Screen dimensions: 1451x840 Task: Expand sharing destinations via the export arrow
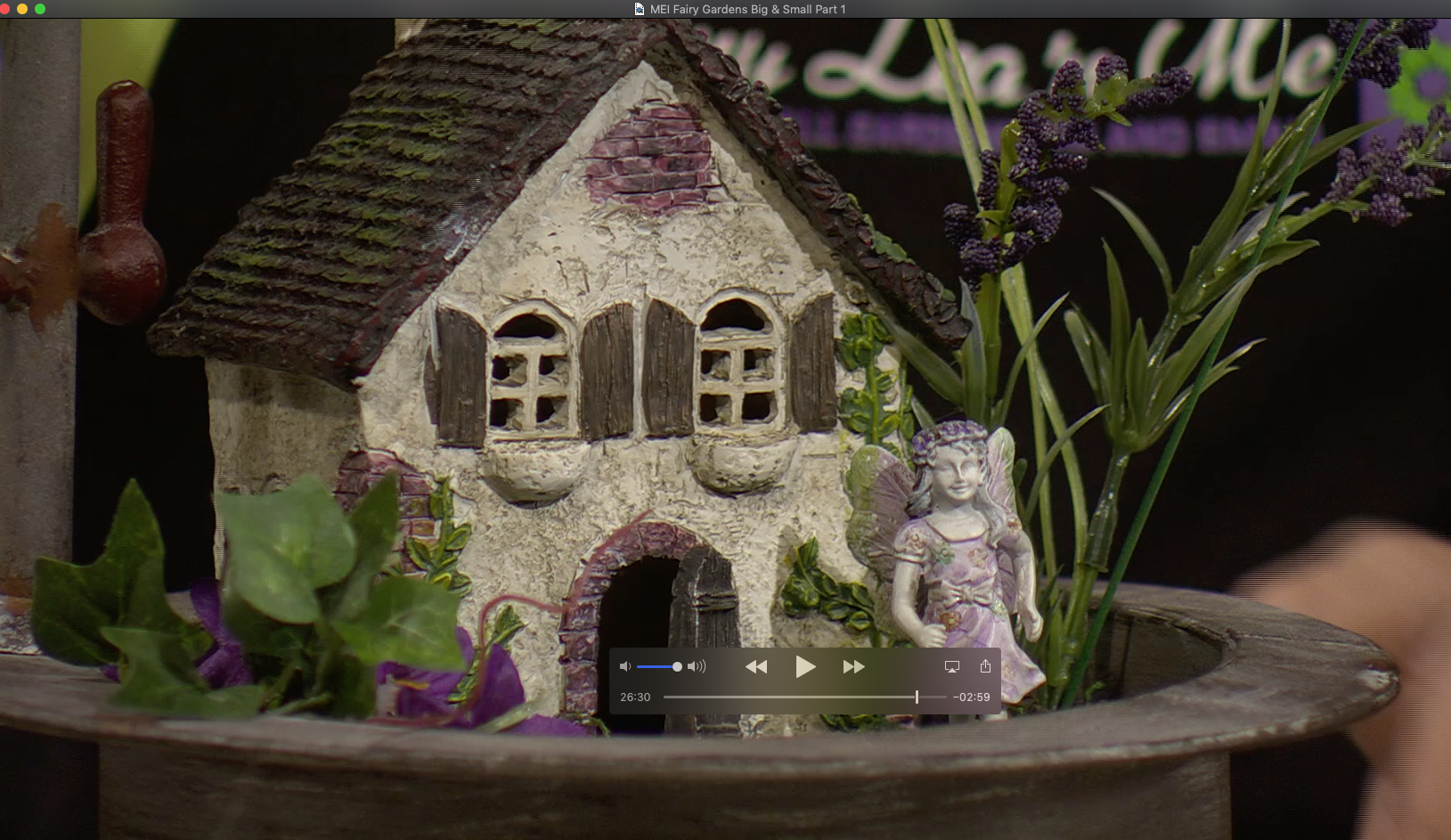tap(985, 665)
